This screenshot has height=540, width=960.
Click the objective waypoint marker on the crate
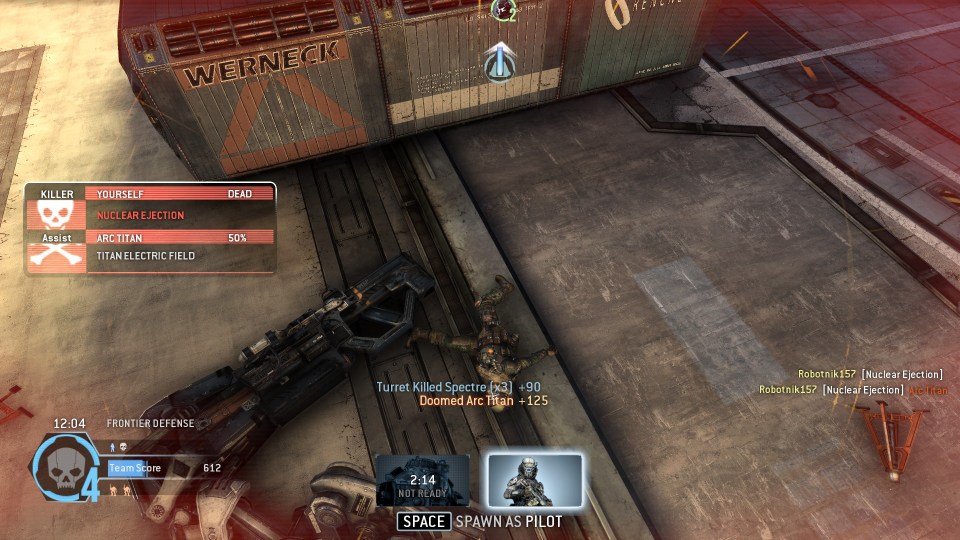(500, 62)
